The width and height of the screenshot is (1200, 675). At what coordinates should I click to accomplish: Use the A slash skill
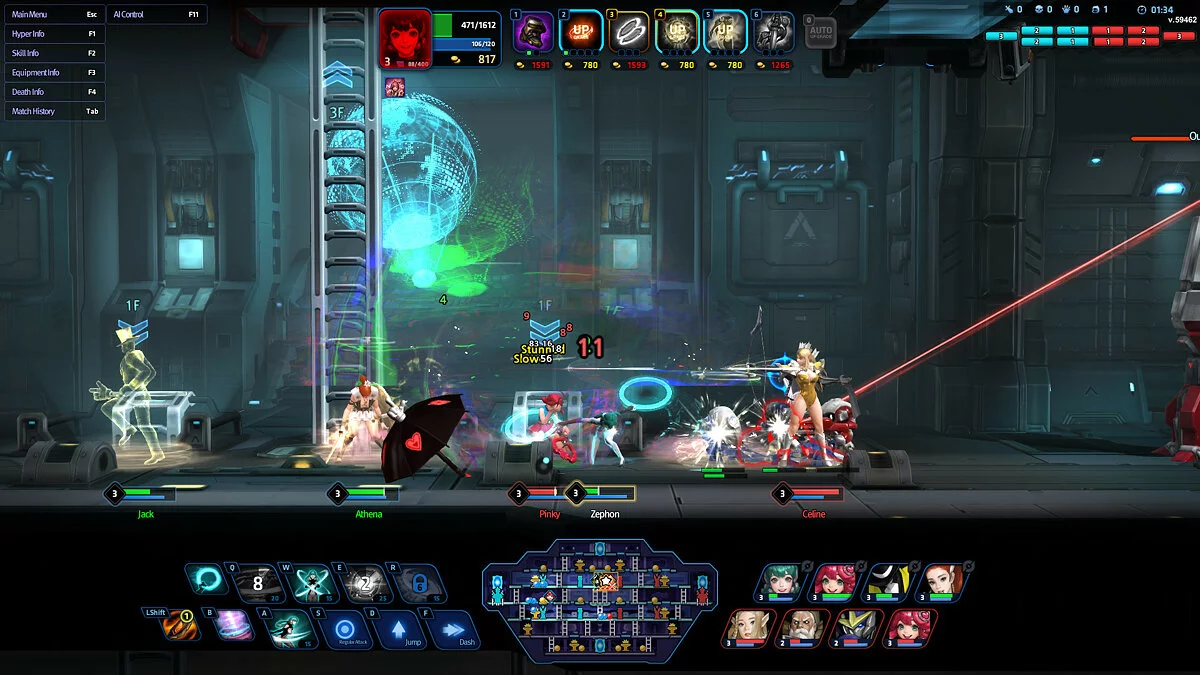287,628
